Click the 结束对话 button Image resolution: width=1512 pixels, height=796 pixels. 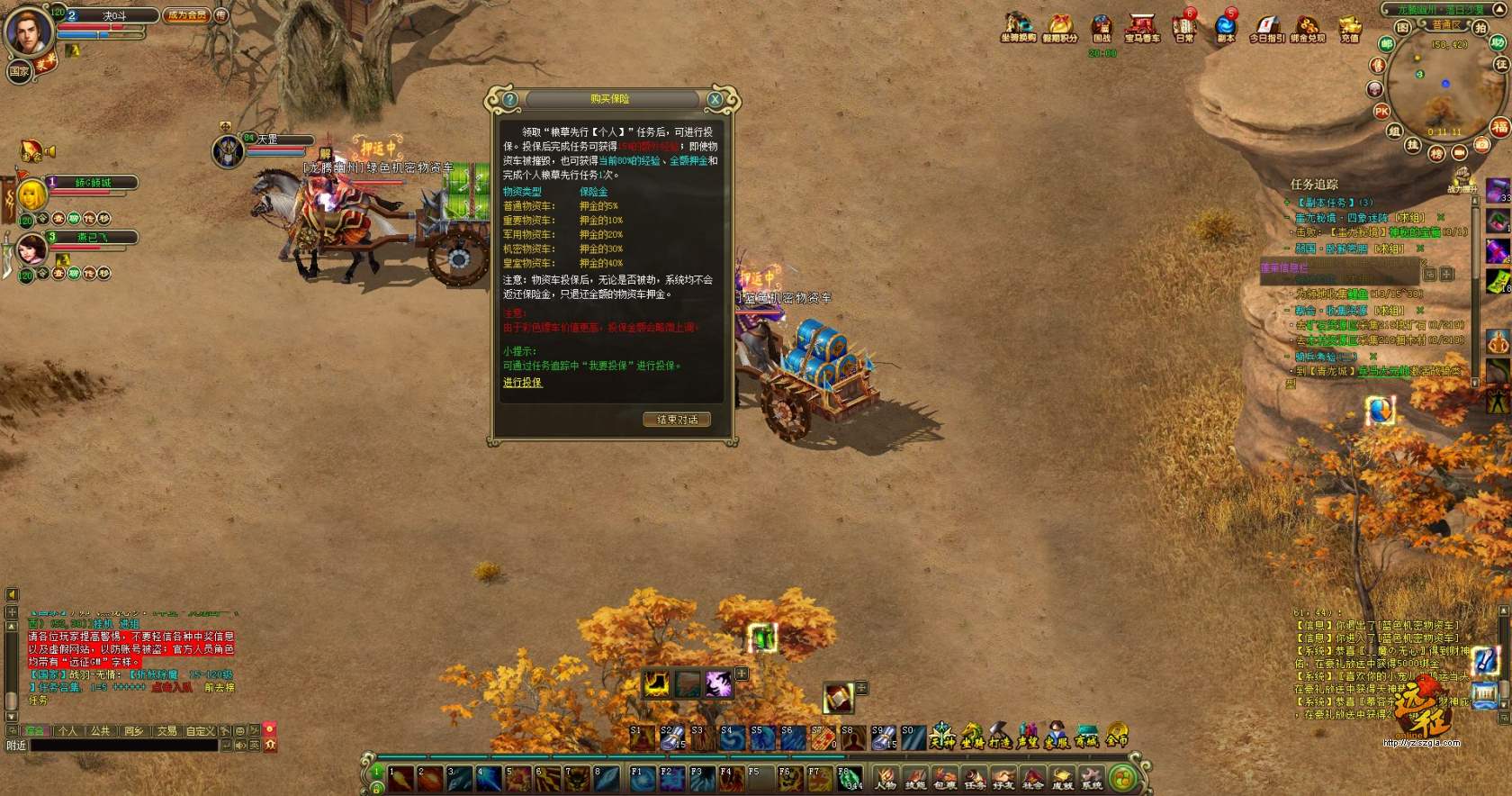tap(677, 420)
